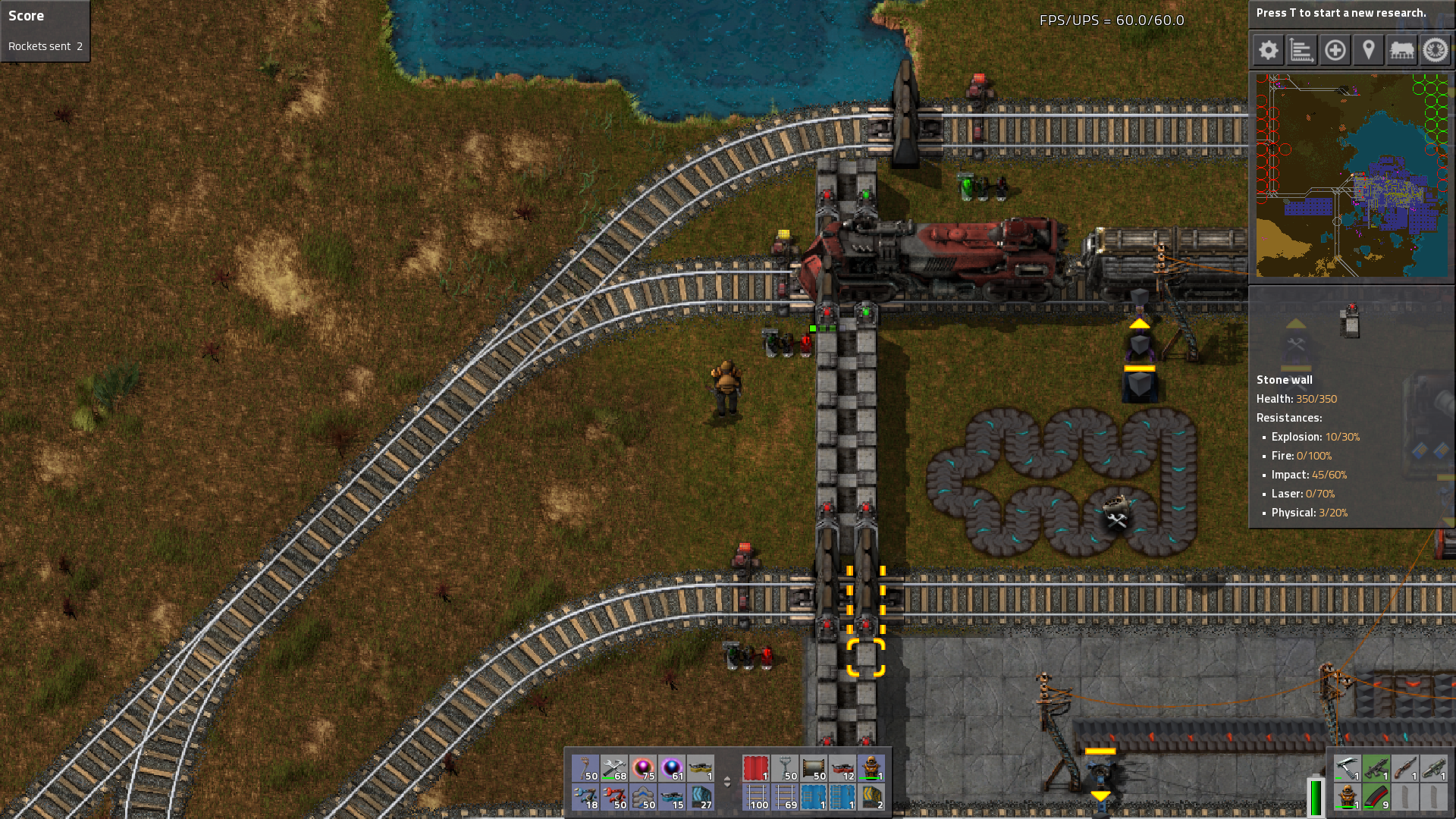Image resolution: width=1456 pixels, height=819 pixels.
Task: Select the red blueprint slot
Action: [x=756, y=768]
